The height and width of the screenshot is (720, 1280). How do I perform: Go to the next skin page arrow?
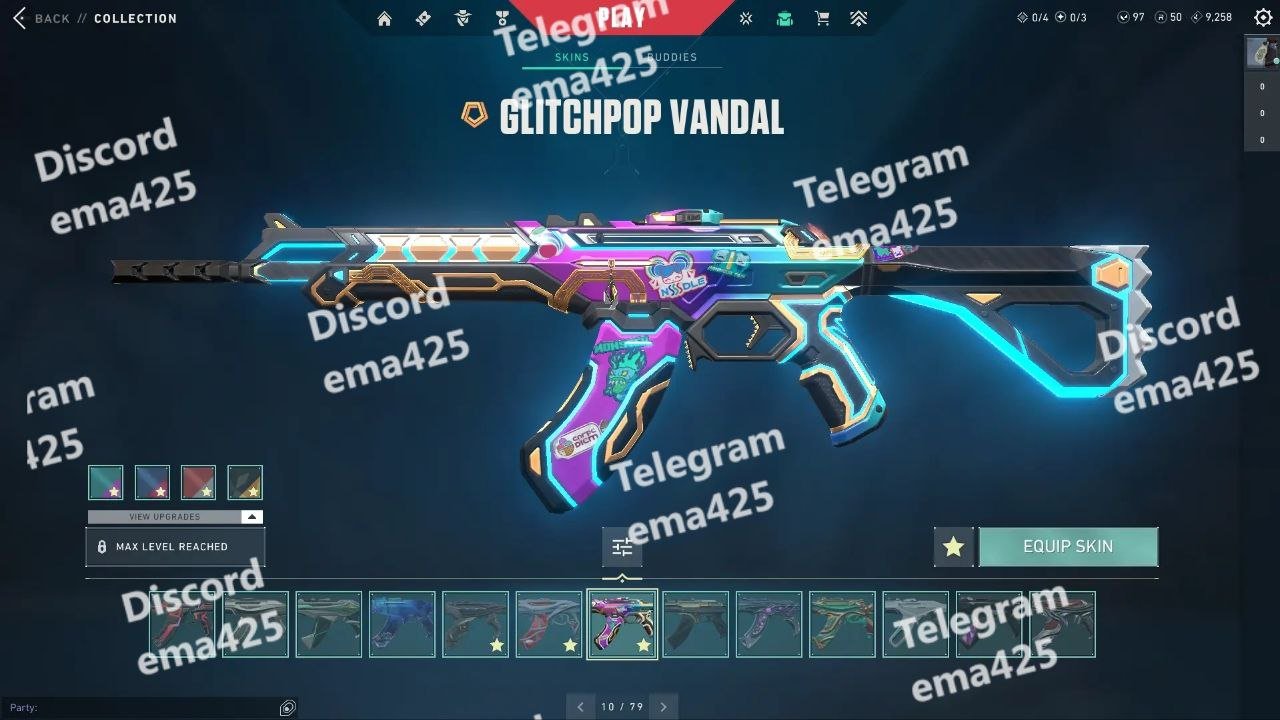663,707
